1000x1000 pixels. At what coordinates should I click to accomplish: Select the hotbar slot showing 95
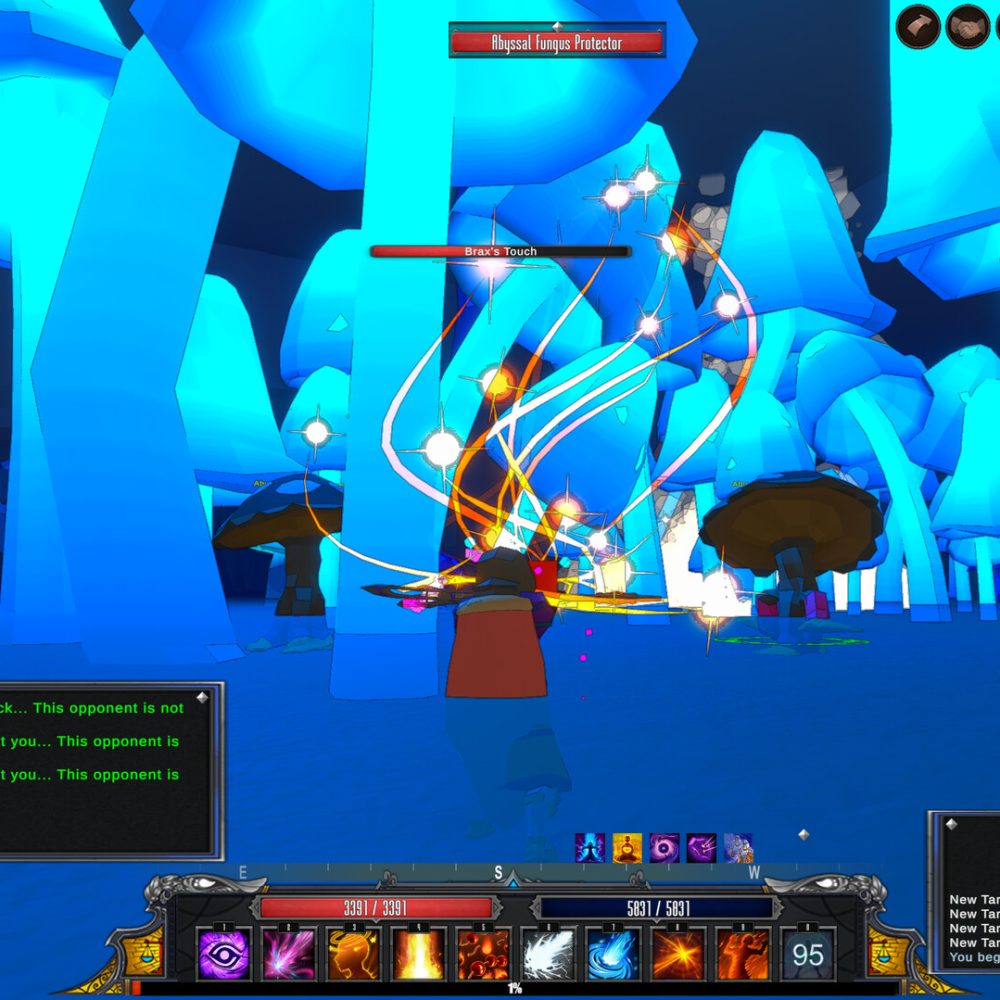tap(808, 954)
